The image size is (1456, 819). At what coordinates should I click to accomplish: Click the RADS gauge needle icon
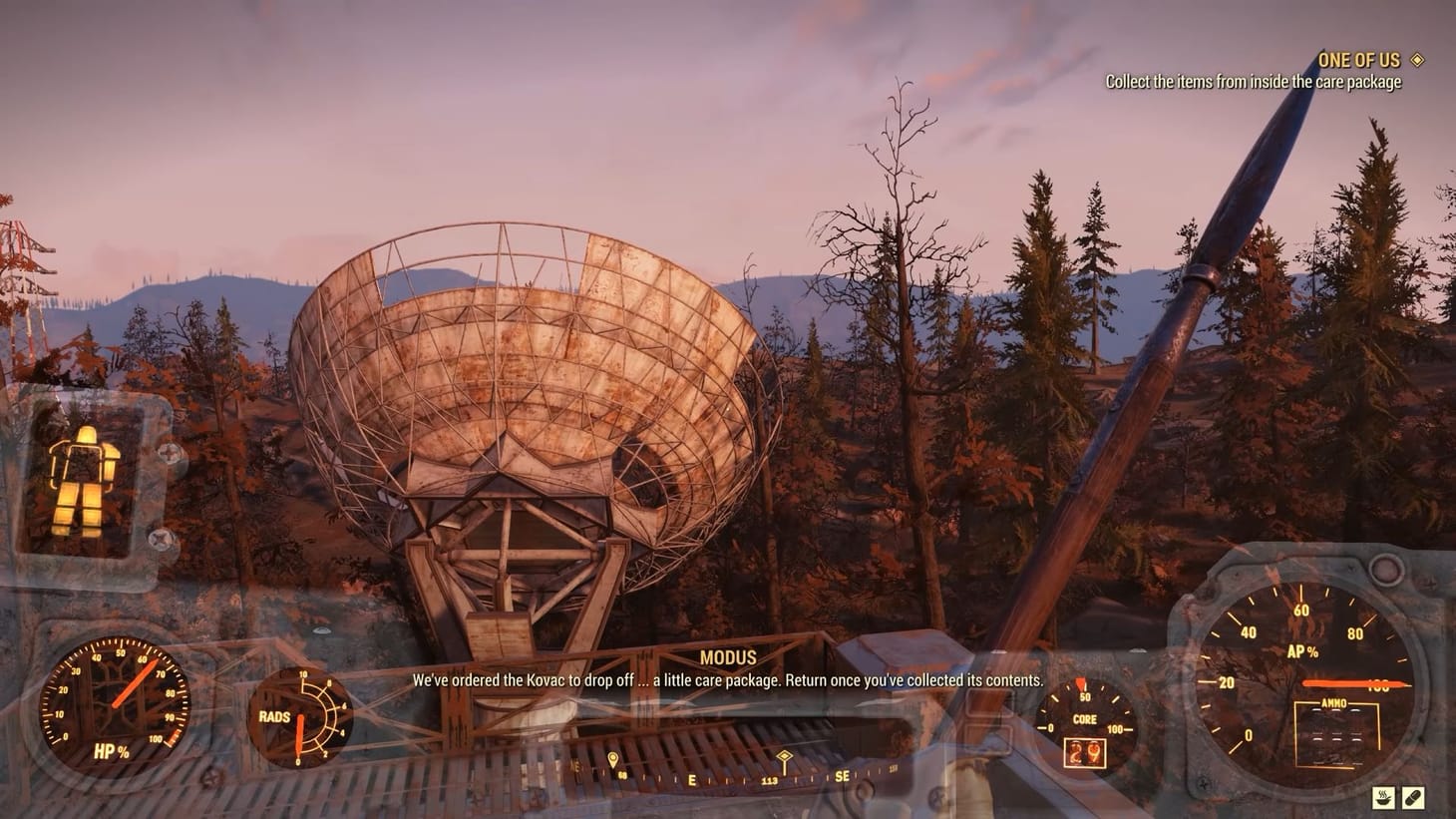pyautogui.click(x=299, y=735)
